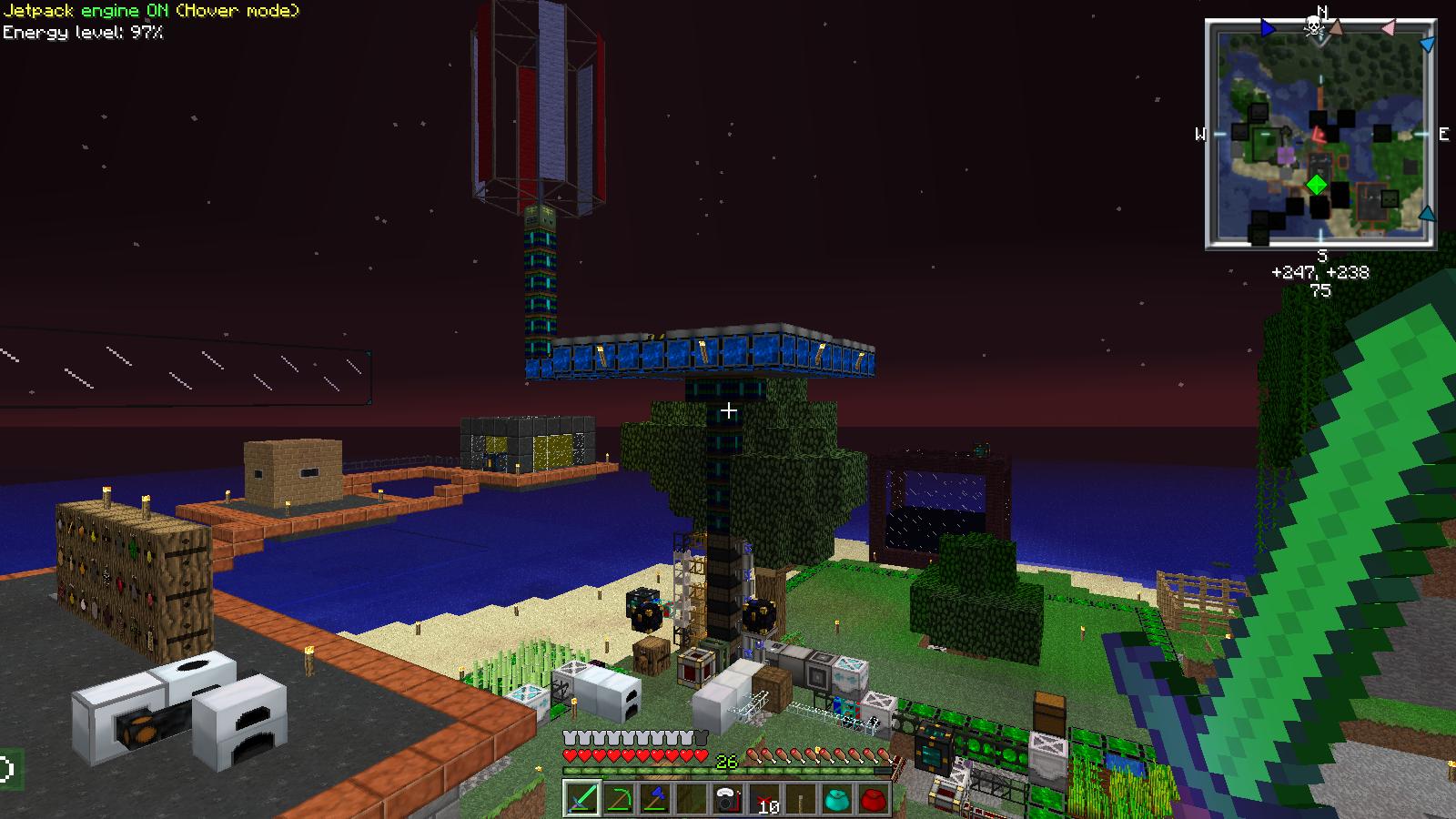Click the purple waypoint marker on the minimap
This screenshot has width=1456, height=819.
1286,156
